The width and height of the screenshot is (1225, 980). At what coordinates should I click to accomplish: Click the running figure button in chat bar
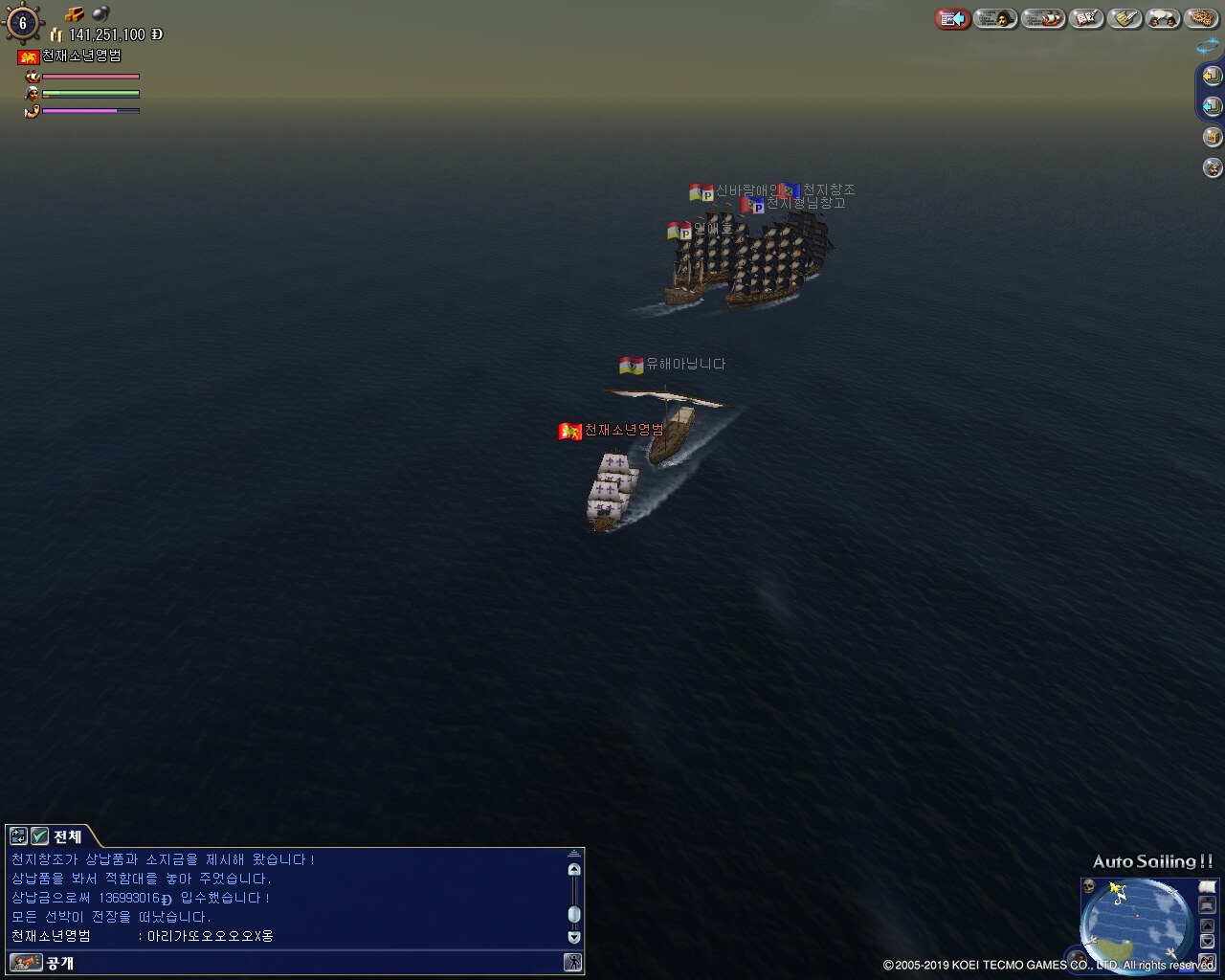pos(573,963)
